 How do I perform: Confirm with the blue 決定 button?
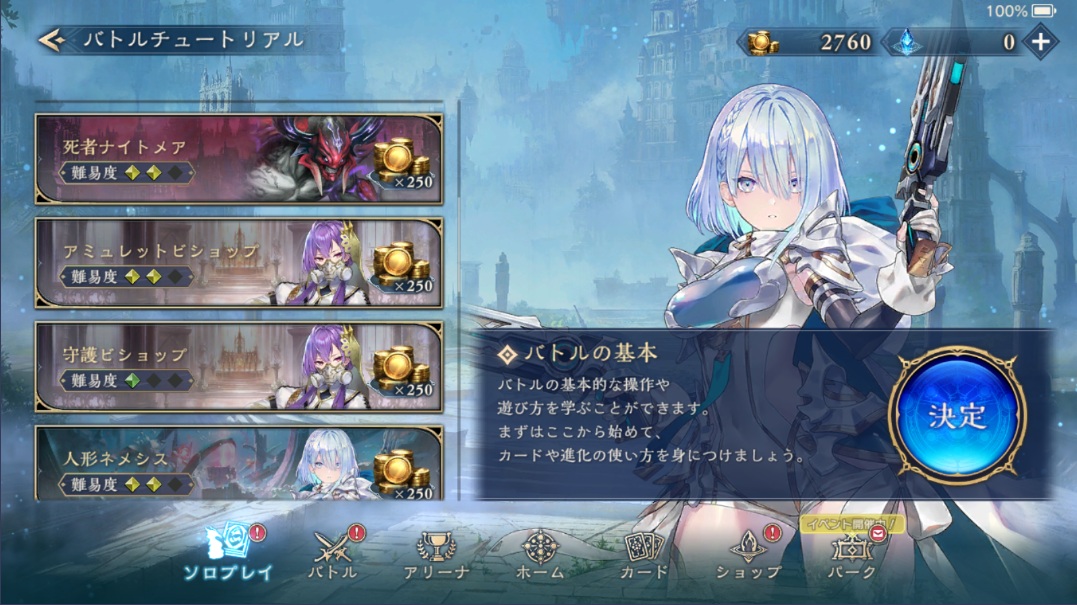point(956,414)
